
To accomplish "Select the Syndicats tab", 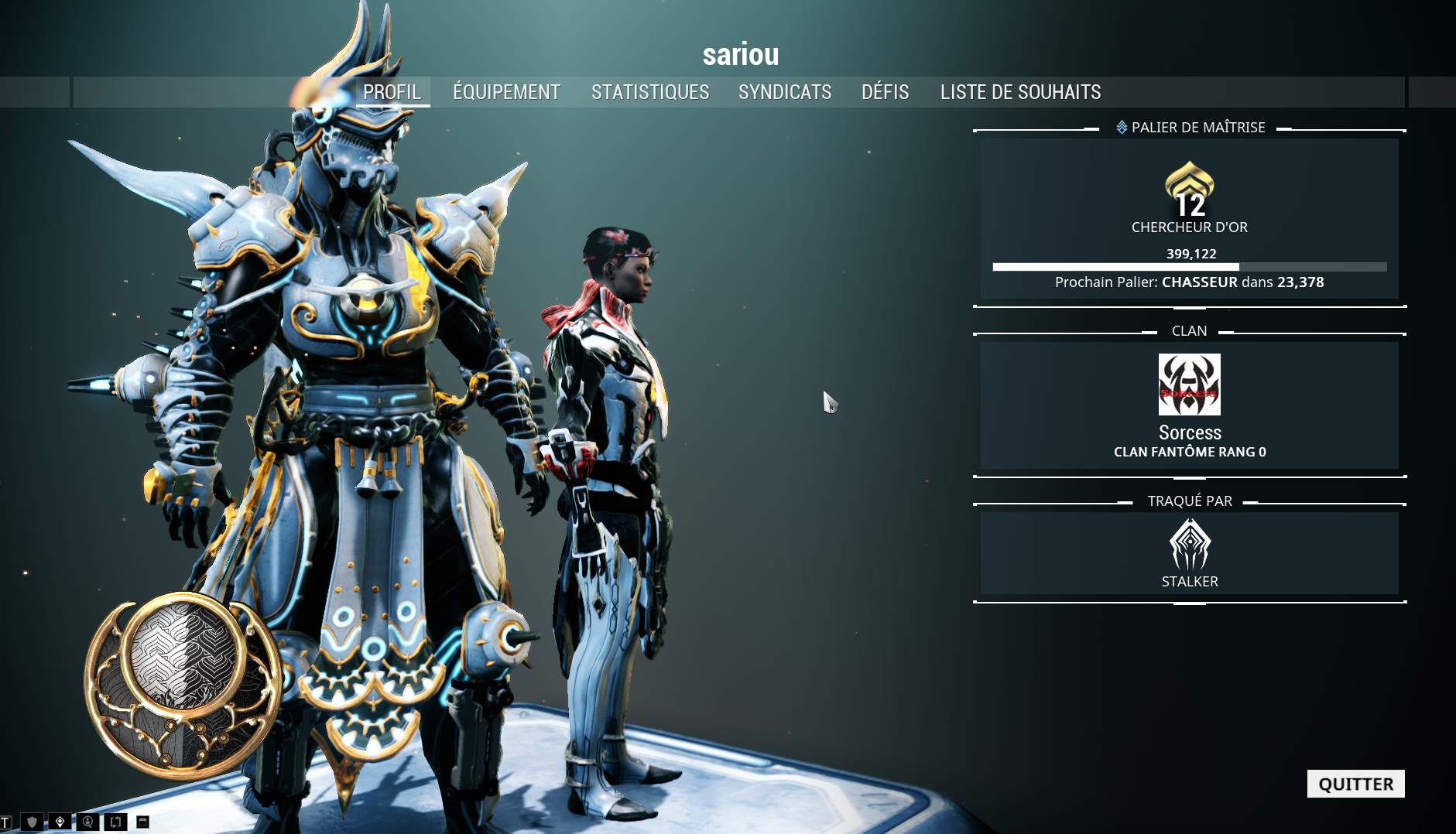I will pyautogui.click(x=785, y=92).
